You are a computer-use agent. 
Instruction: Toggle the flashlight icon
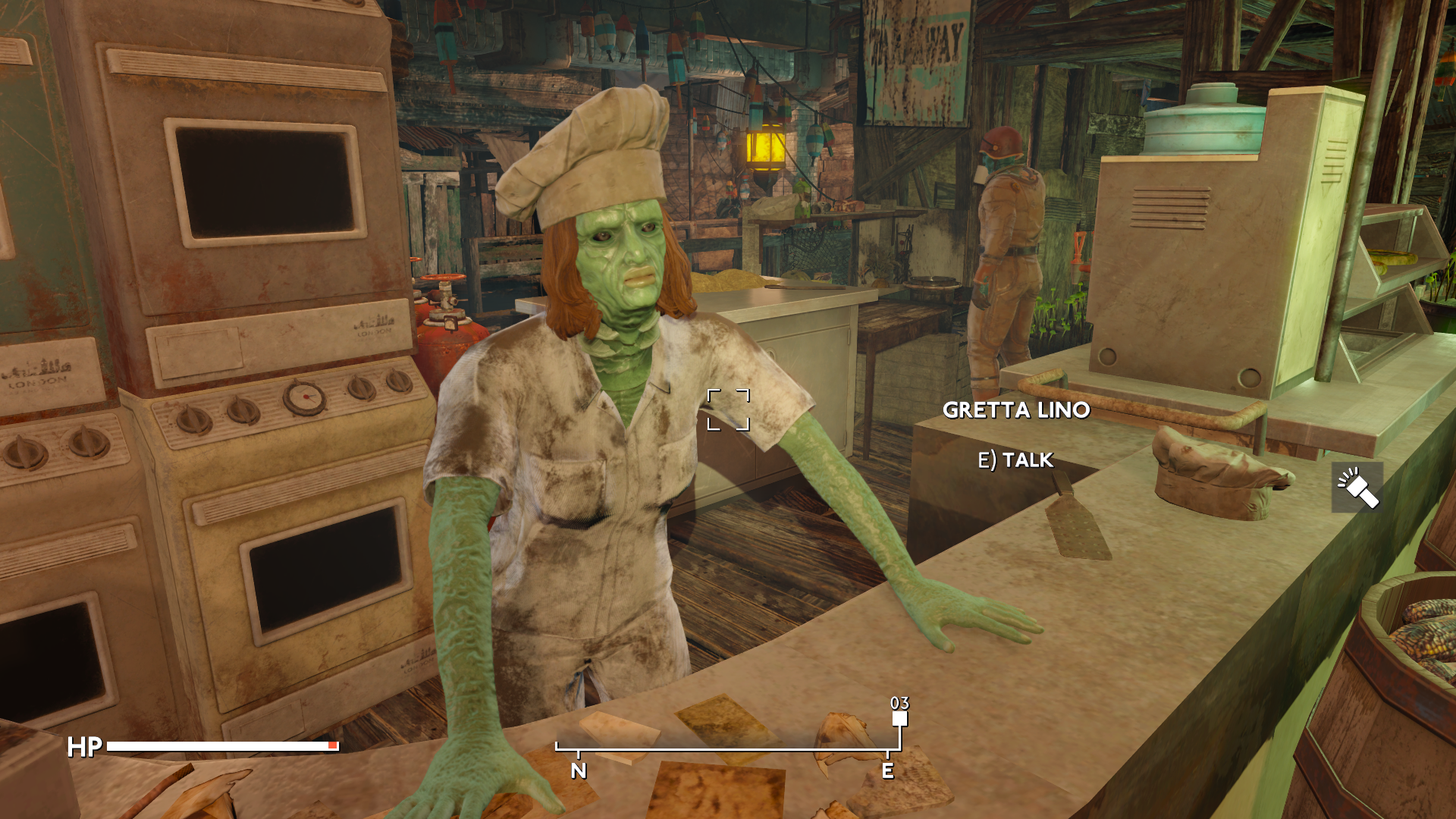[x=1357, y=488]
